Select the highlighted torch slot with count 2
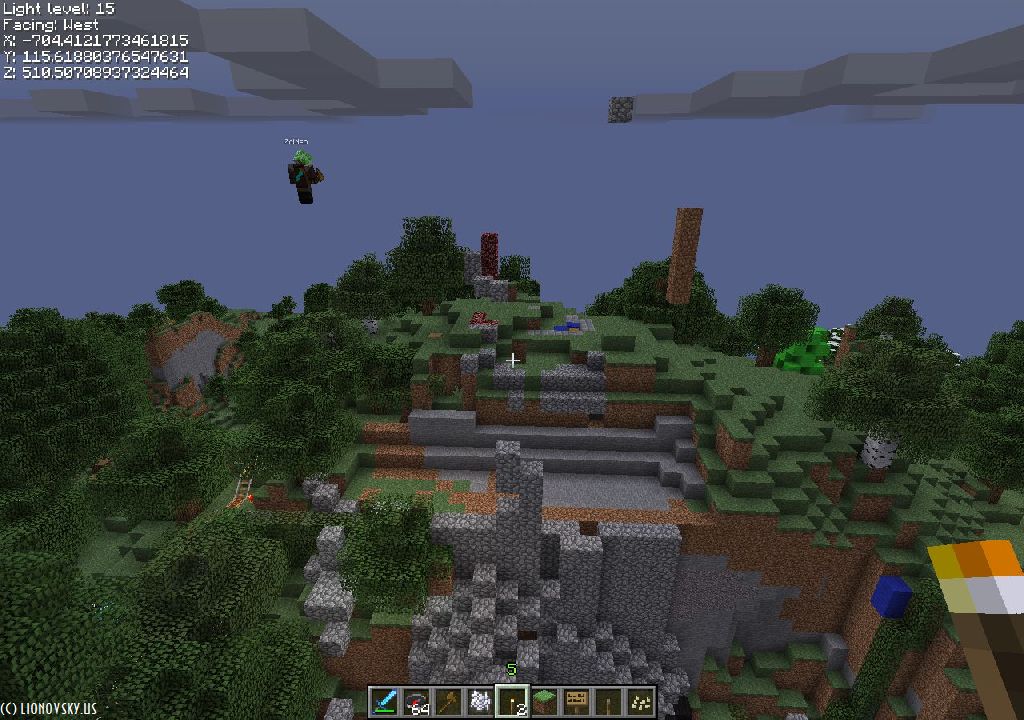 [x=512, y=701]
